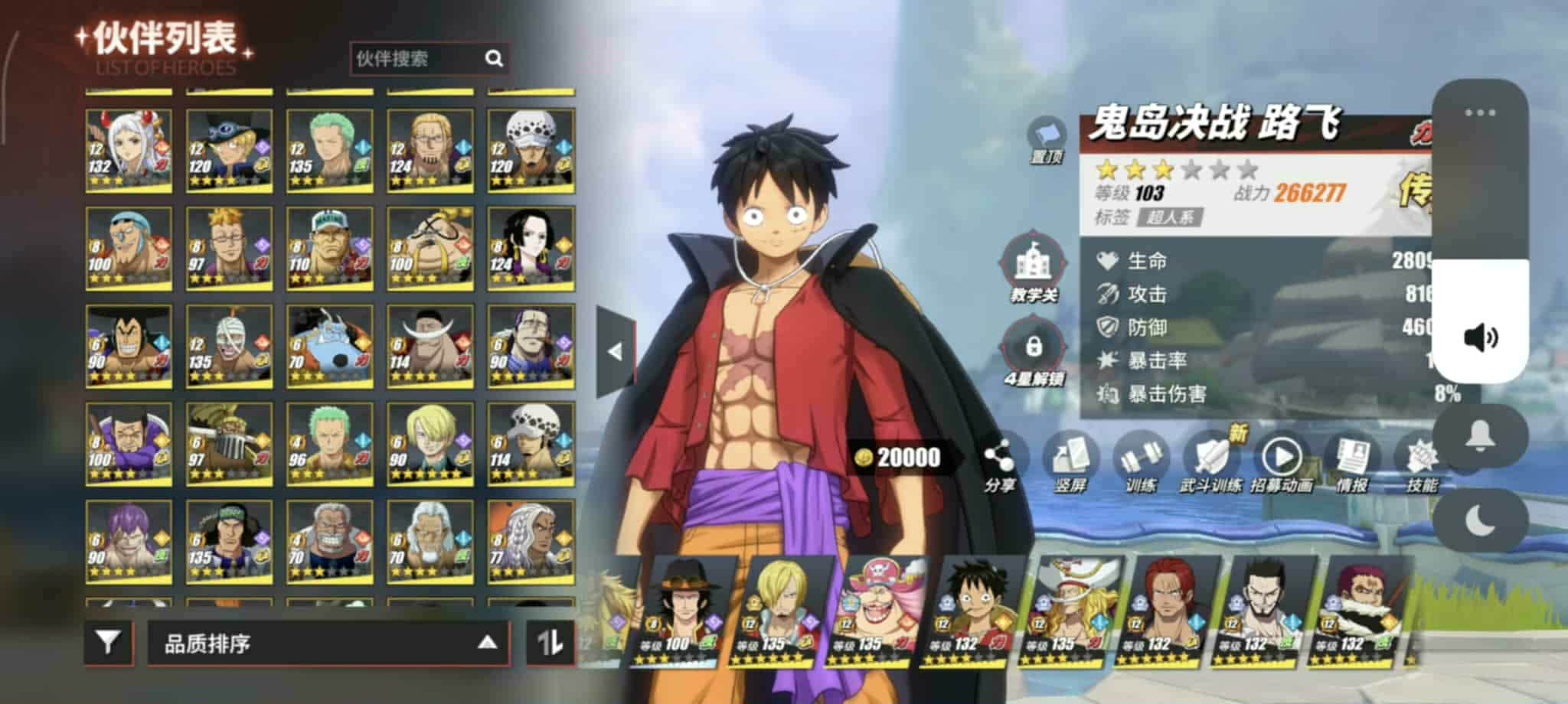Open the 教学关 tutorial stage
1568x704 pixels.
(x=1034, y=268)
